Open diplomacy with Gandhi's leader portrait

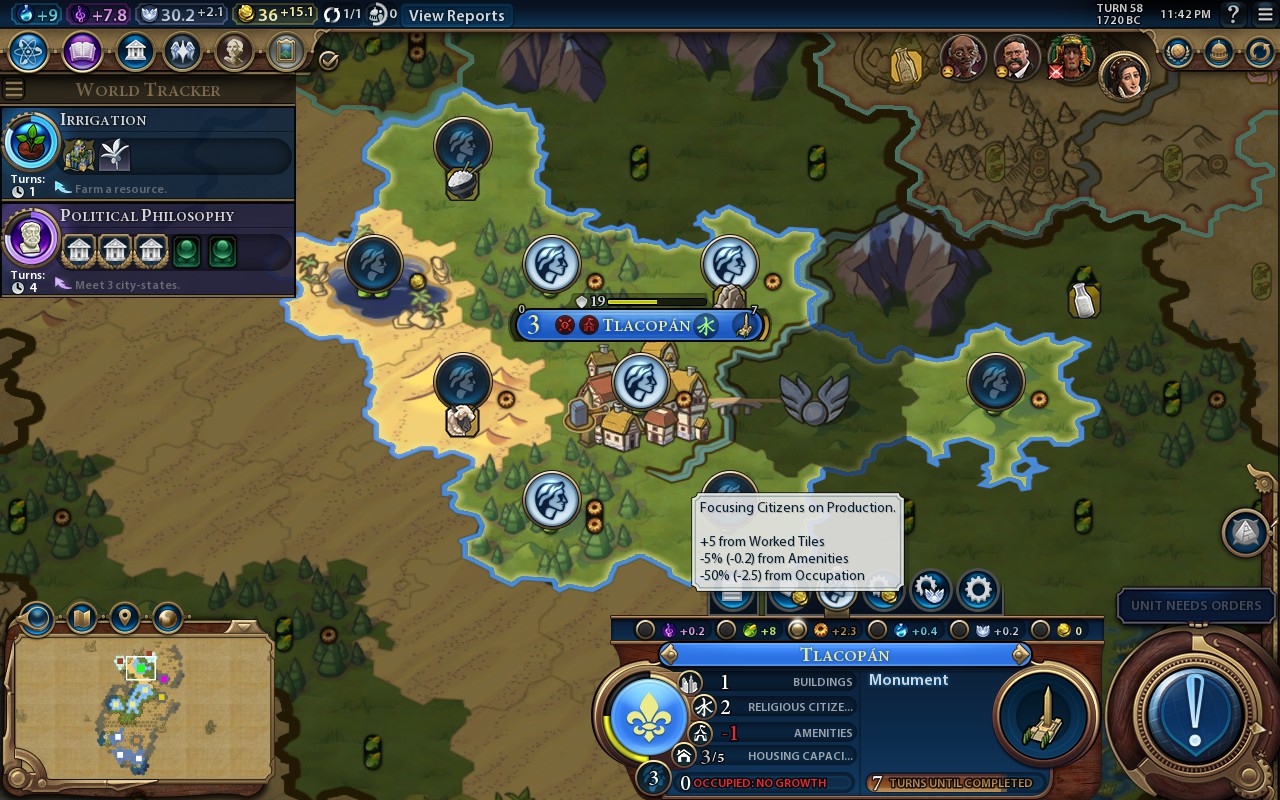(964, 58)
